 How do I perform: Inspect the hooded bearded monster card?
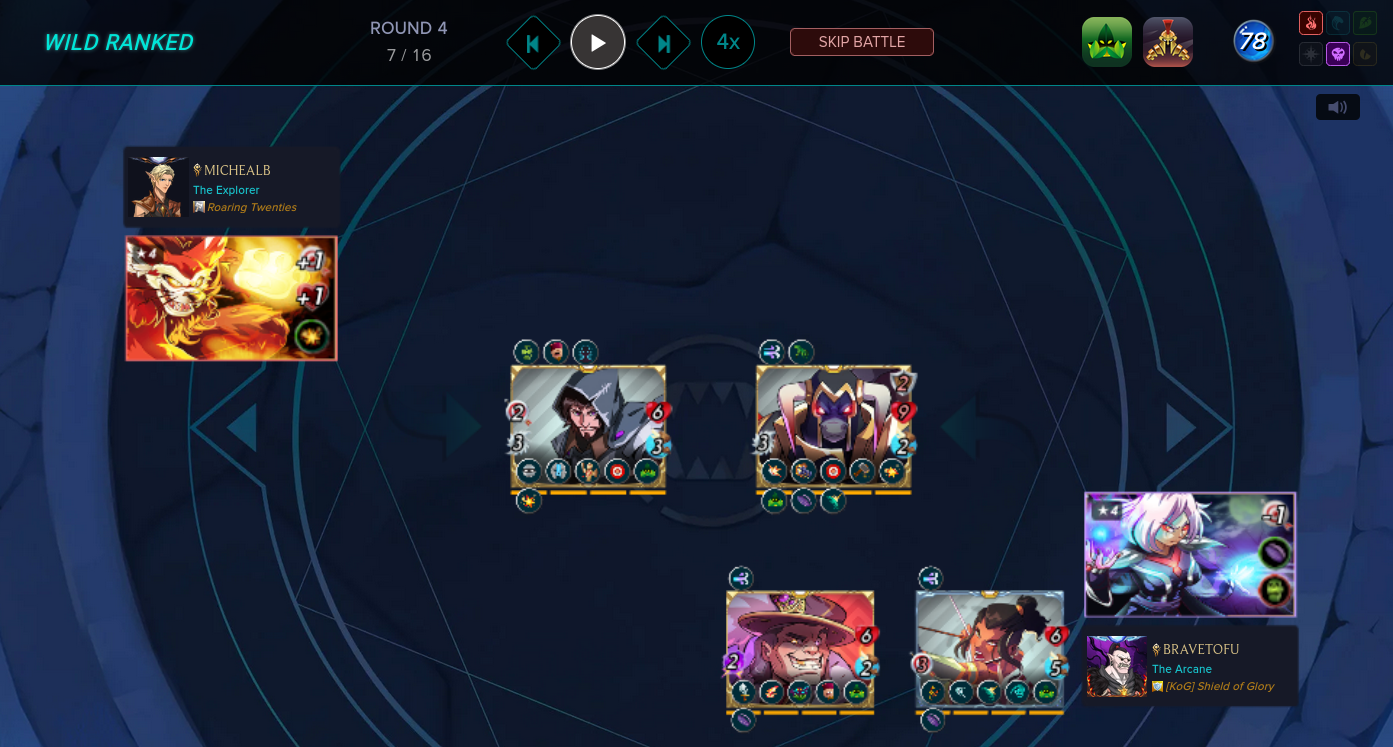588,428
